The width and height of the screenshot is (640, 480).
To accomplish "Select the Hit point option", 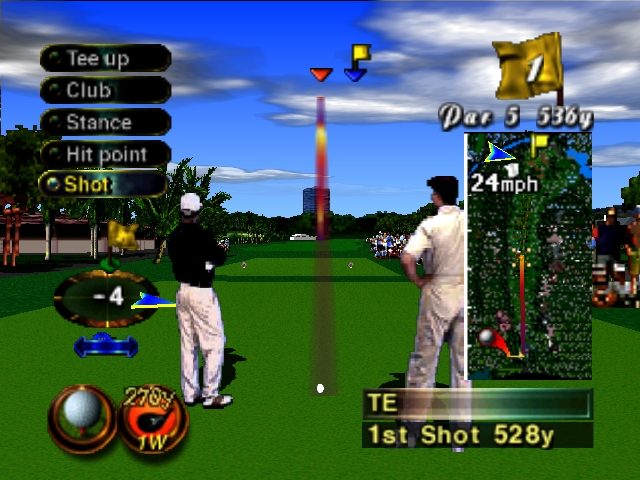I will pos(104,154).
